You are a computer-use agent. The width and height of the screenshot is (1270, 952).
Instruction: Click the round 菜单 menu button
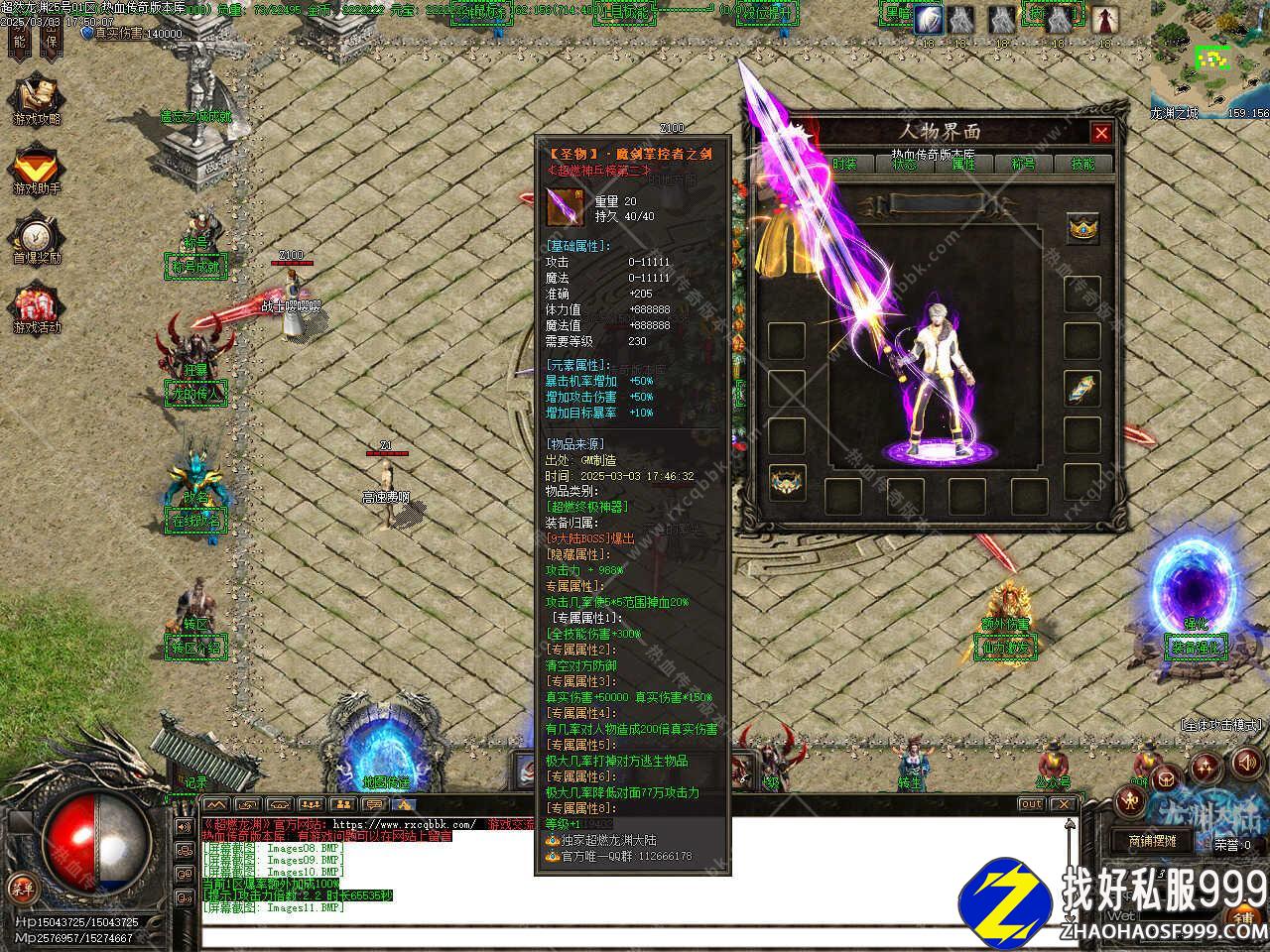[19, 886]
